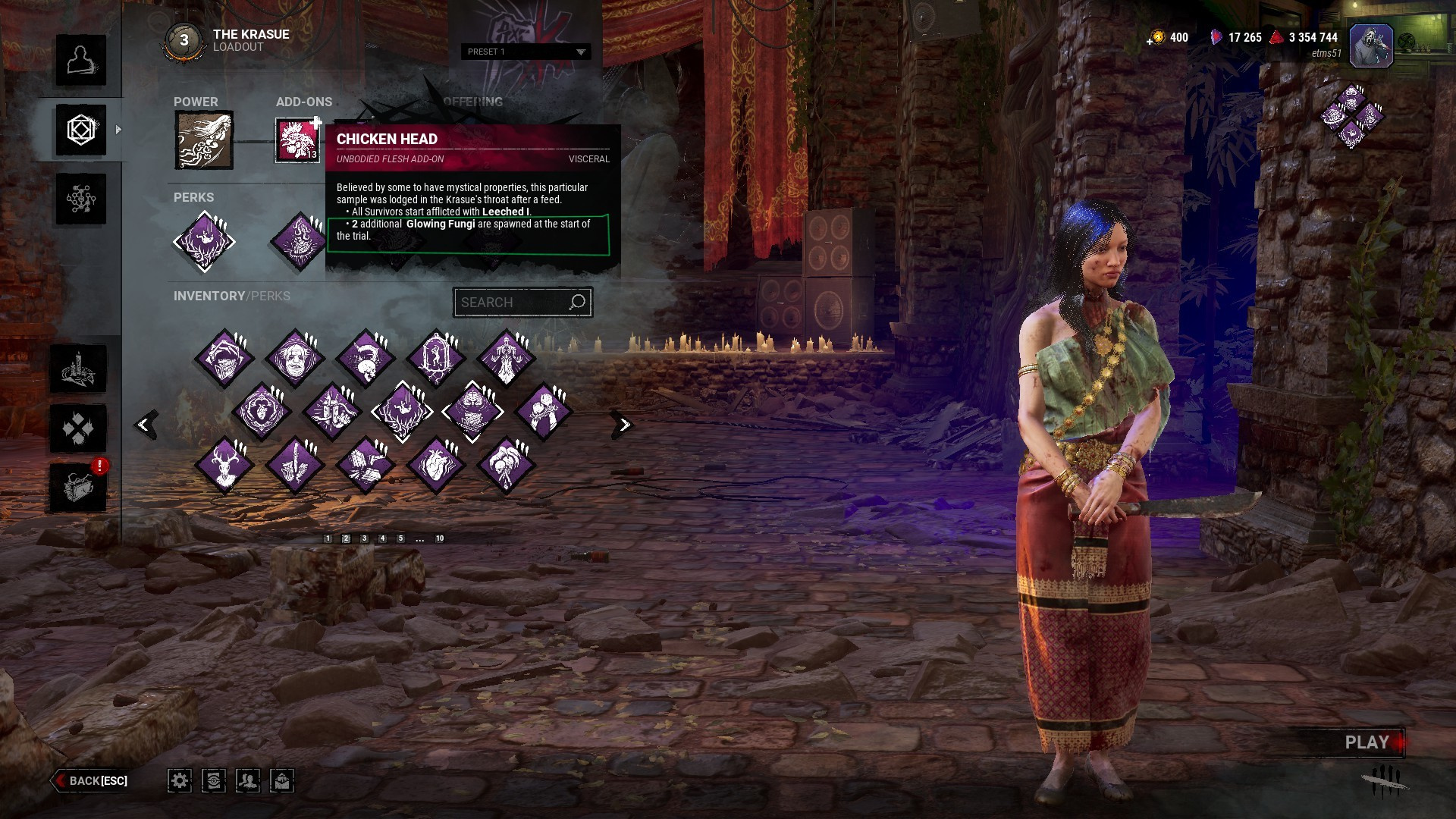
Task: Open the Preset 1 dropdown
Action: 526,52
